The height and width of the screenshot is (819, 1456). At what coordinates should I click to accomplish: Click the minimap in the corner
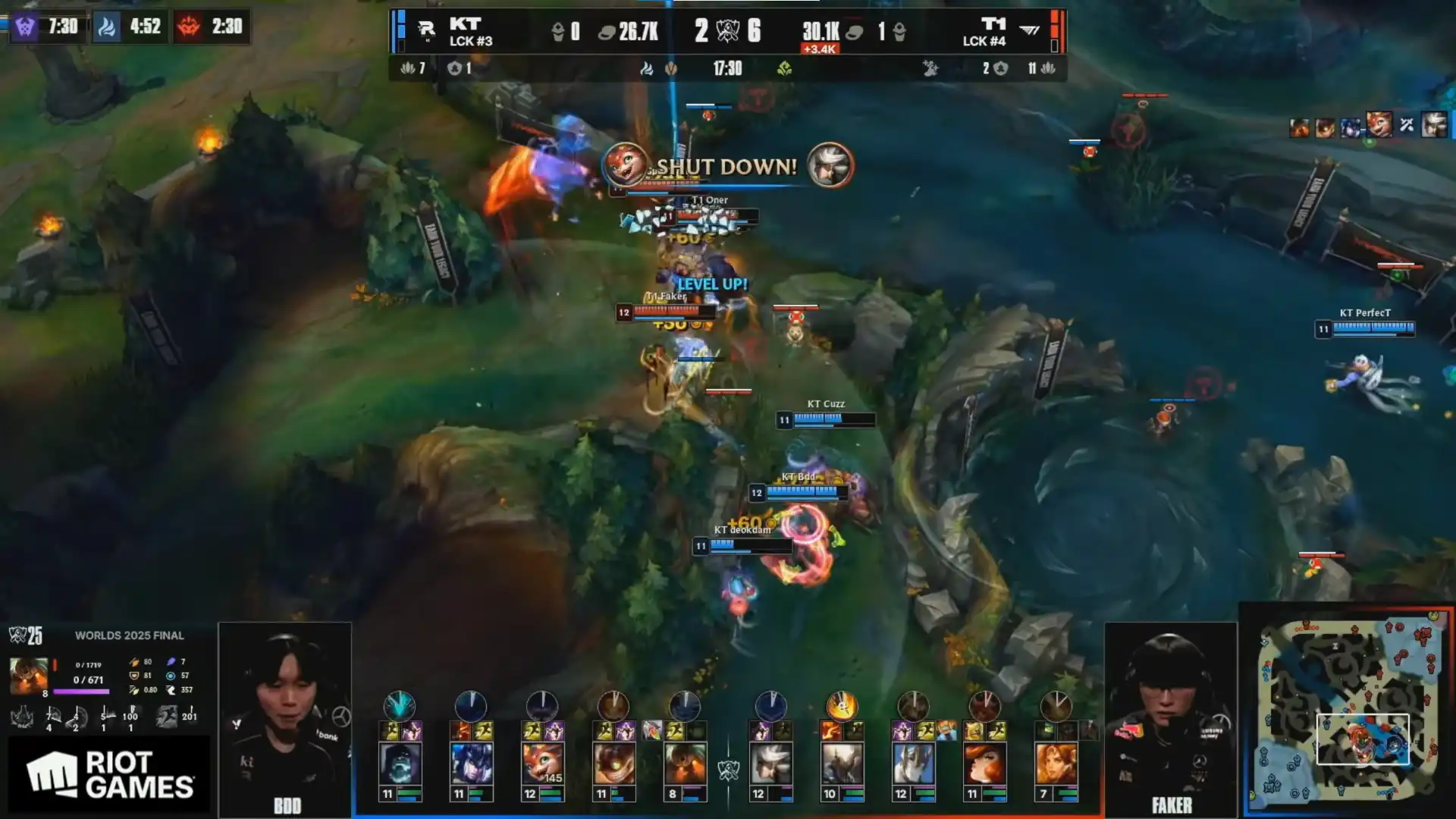click(1348, 711)
